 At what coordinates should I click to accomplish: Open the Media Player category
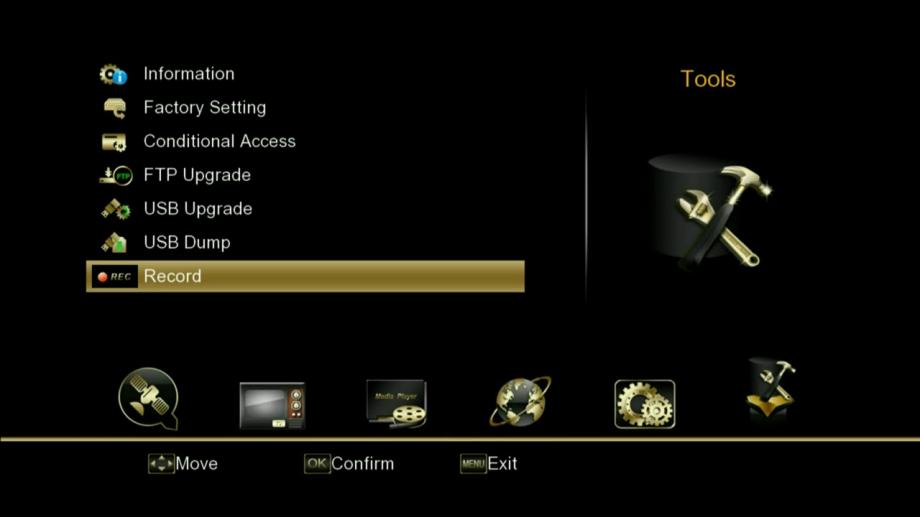click(396, 404)
